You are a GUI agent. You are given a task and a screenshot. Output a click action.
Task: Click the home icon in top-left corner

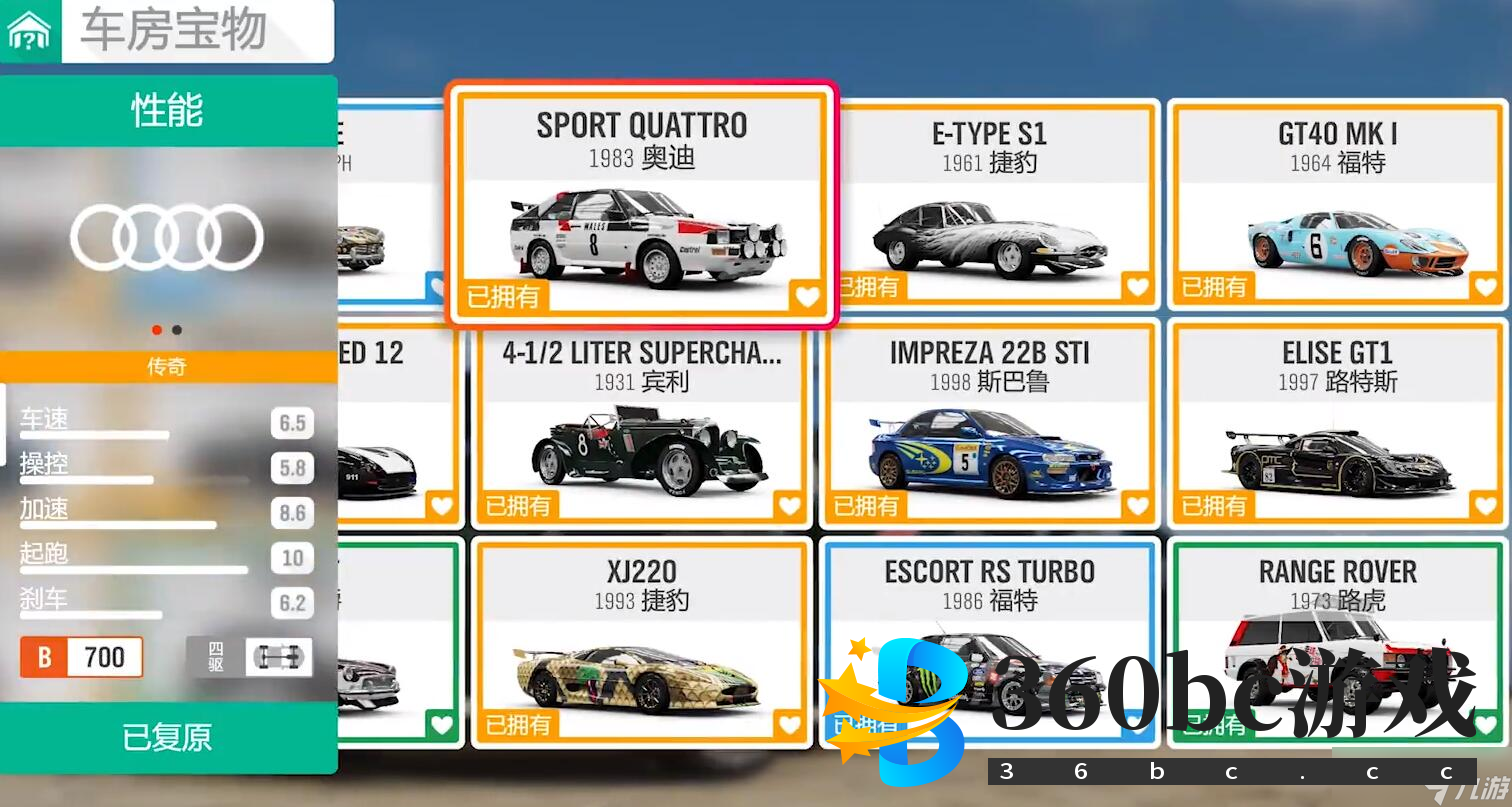29,33
